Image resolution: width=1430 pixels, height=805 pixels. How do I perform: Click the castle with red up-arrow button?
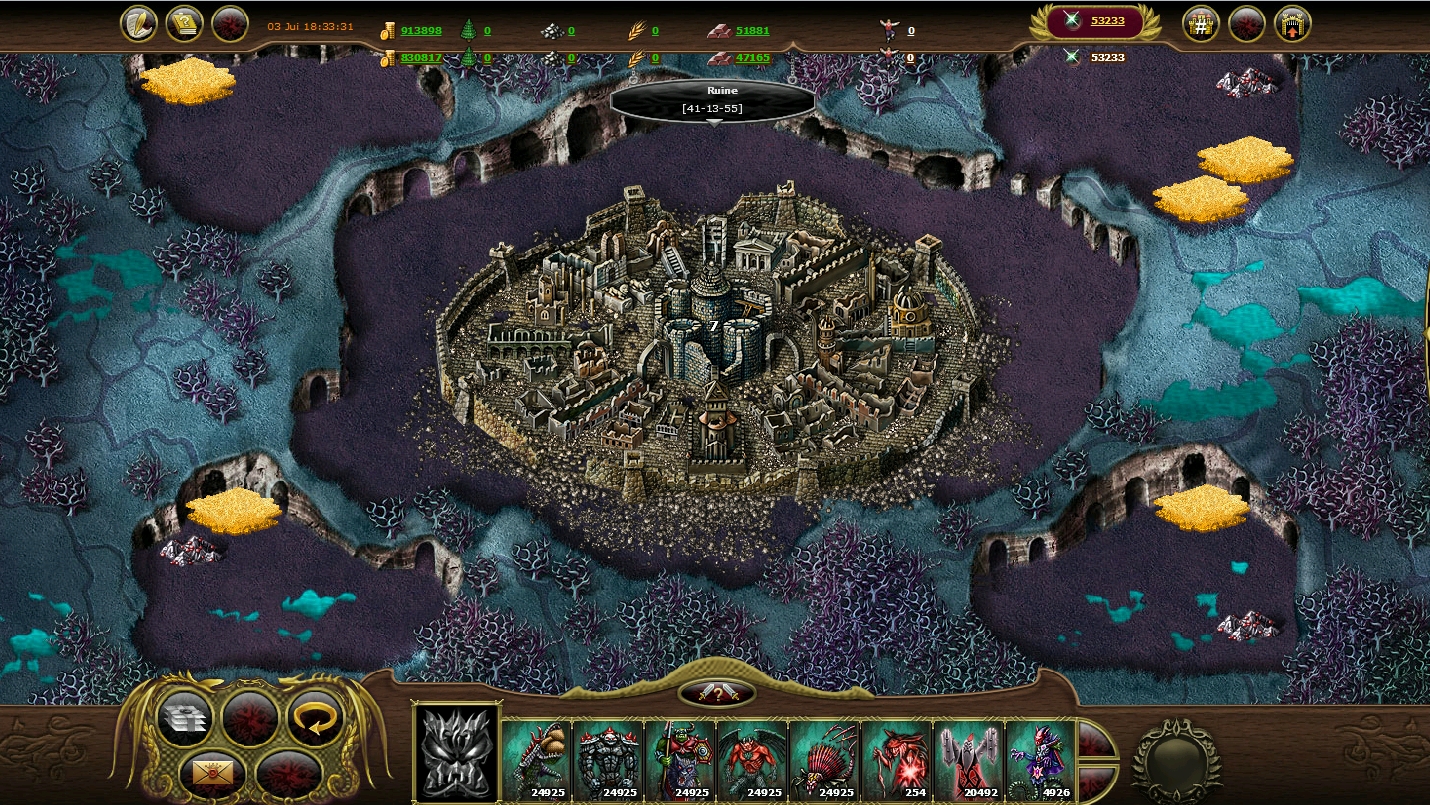[x=1292, y=24]
